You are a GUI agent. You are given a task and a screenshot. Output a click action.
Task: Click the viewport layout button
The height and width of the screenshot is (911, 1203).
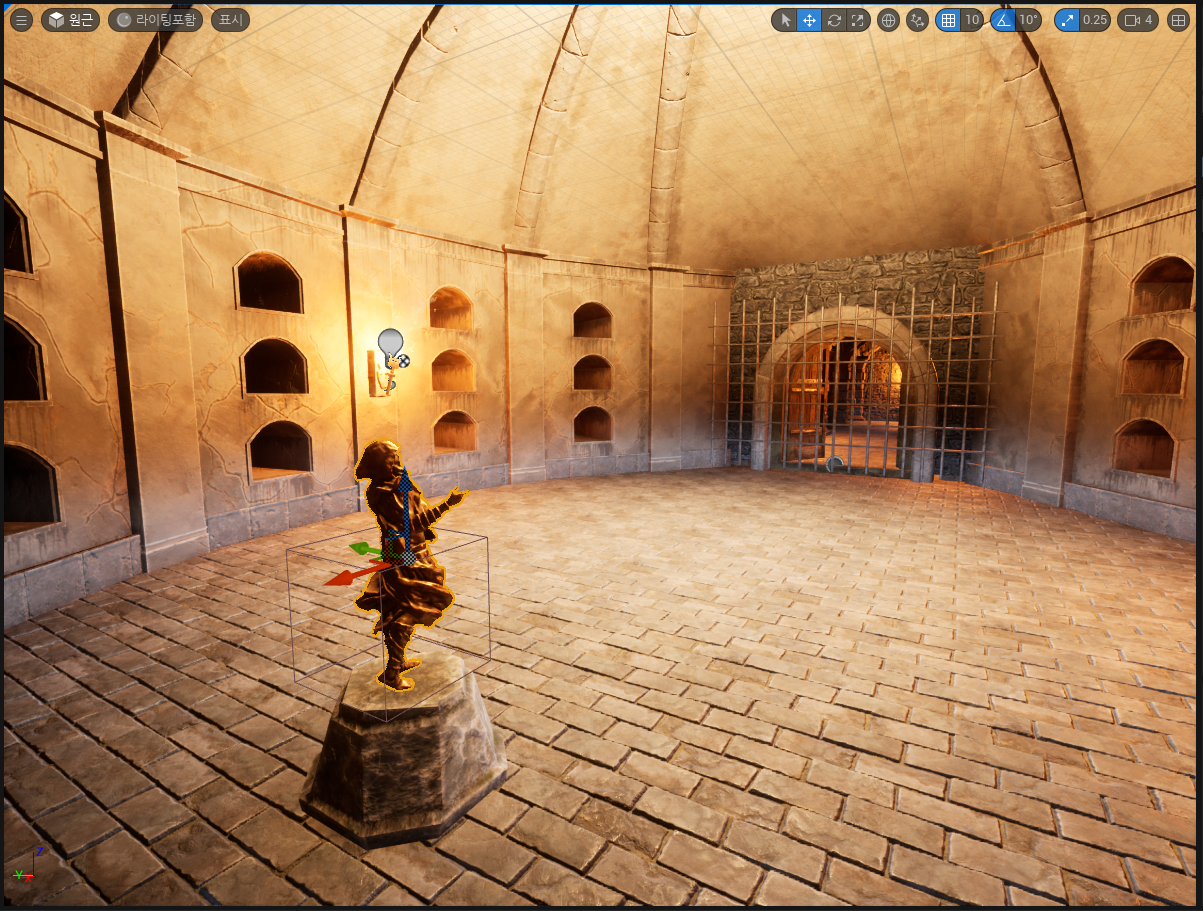1179,20
